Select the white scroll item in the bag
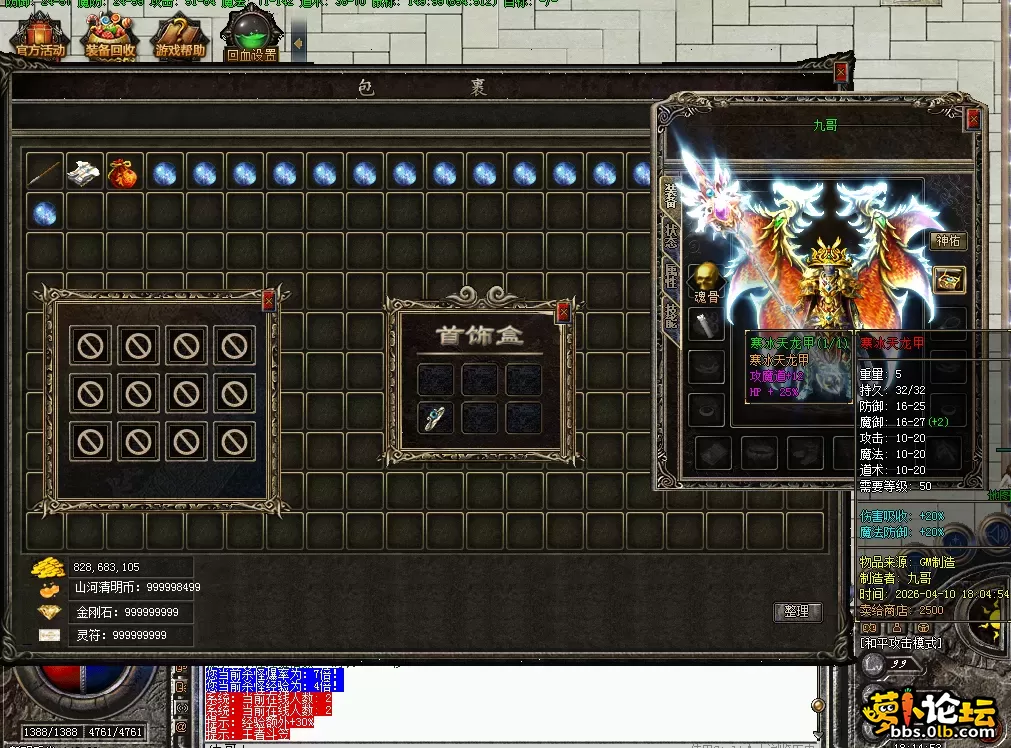Viewport: 1011px width, 748px height. [x=83, y=173]
